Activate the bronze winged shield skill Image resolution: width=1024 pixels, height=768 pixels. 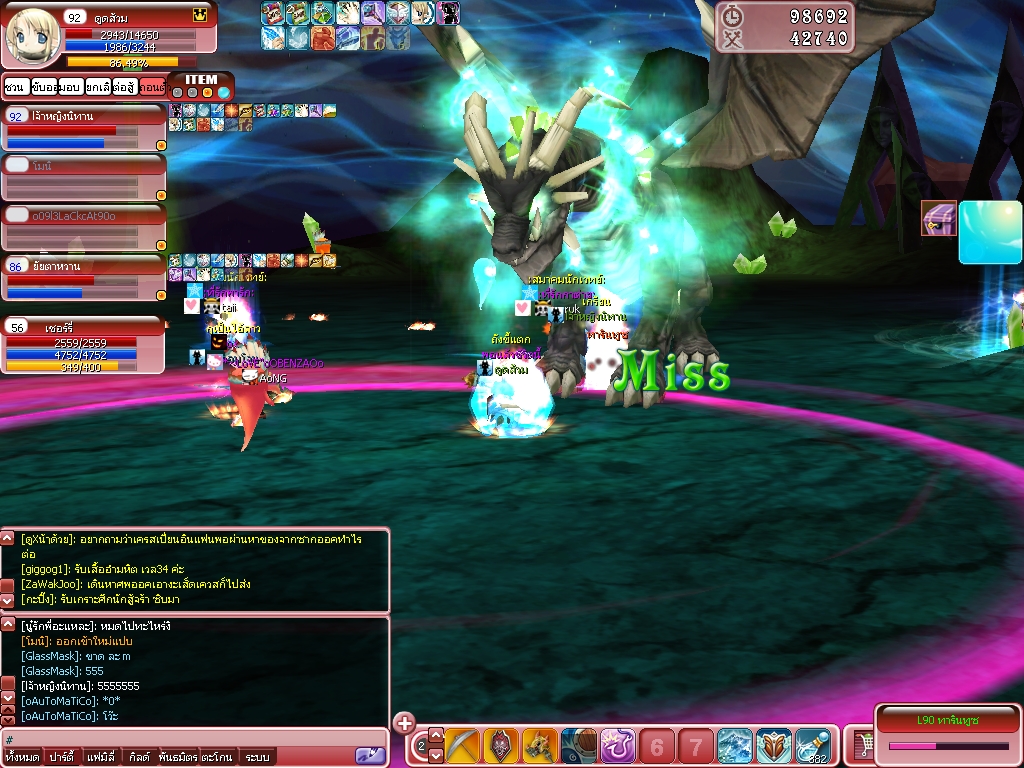click(x=774, y=746)
